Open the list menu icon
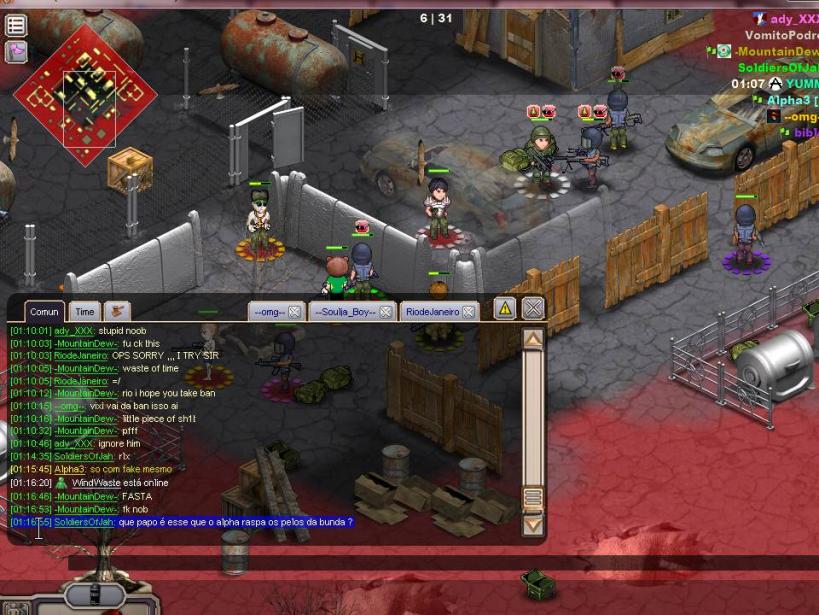Image resolution: width=819 pixels, height=615 pixels. [x=16, y=25]
